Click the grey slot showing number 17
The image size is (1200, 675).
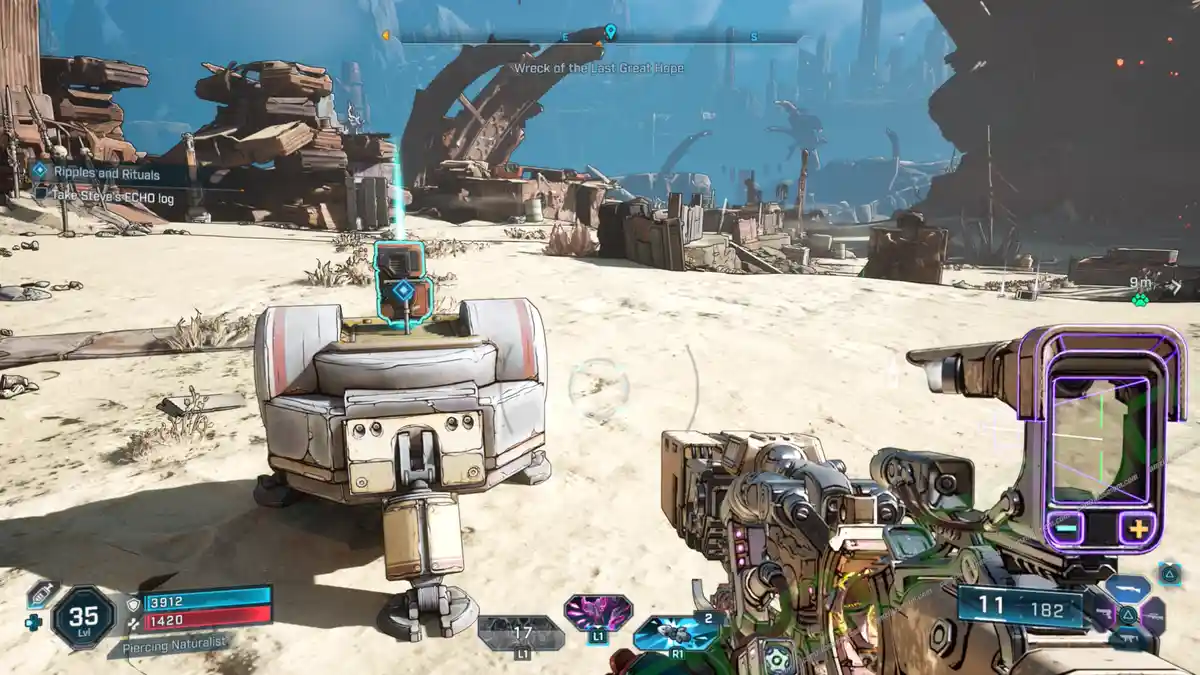click(x=521, y=632)
